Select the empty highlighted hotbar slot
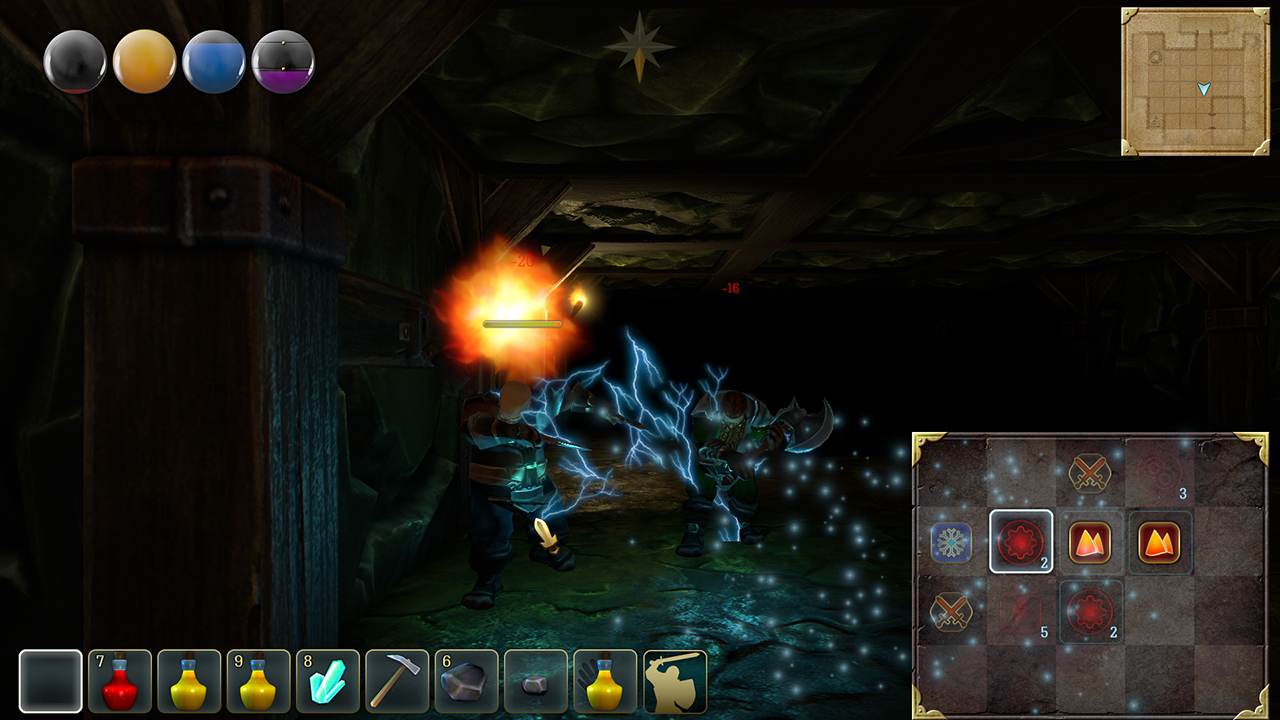Screen dimensions: 1280x720 (51, 681)
